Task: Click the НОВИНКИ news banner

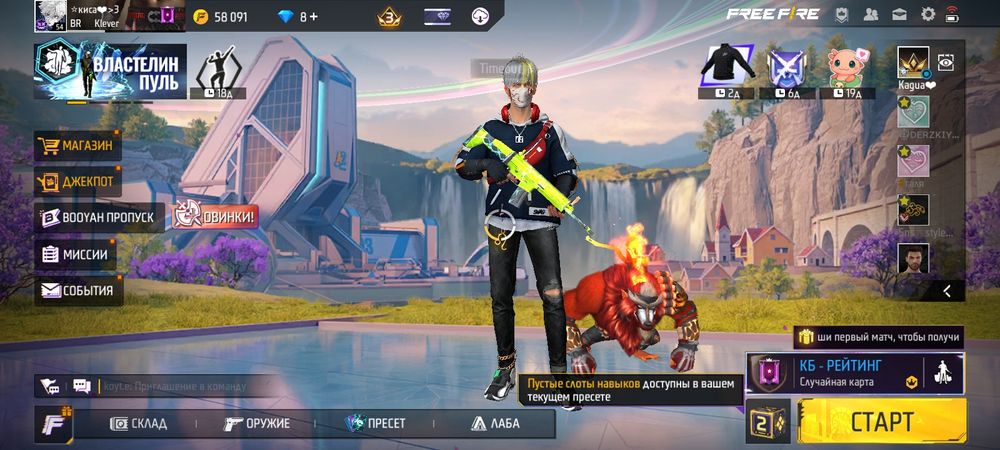Action: (216, 214)
